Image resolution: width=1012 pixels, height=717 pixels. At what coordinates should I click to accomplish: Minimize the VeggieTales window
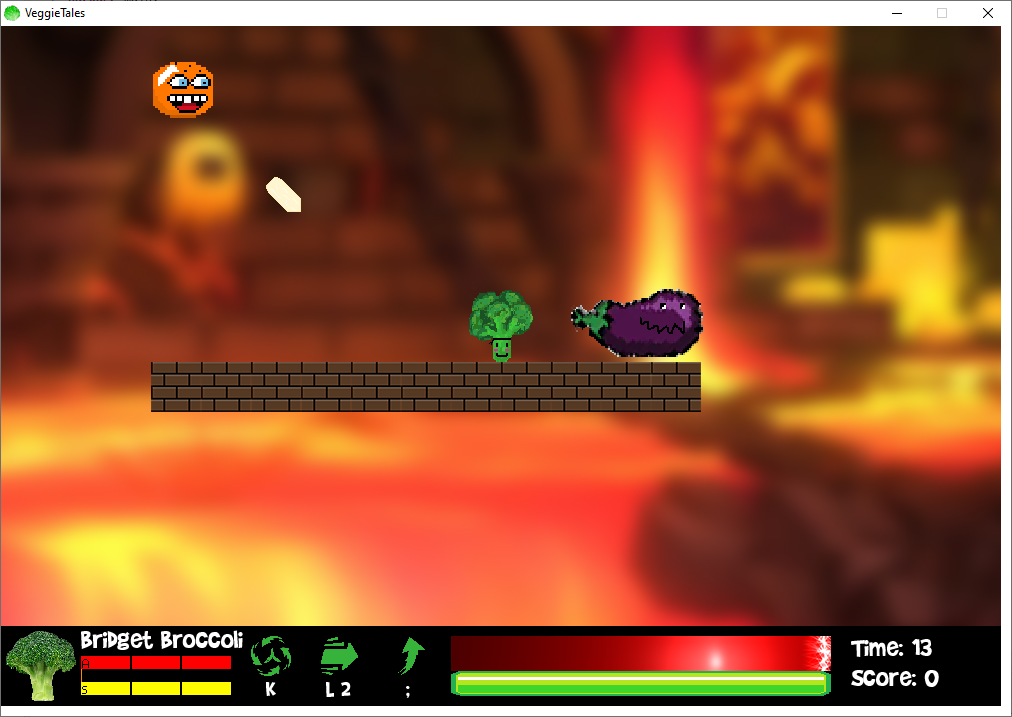[896, 13]
